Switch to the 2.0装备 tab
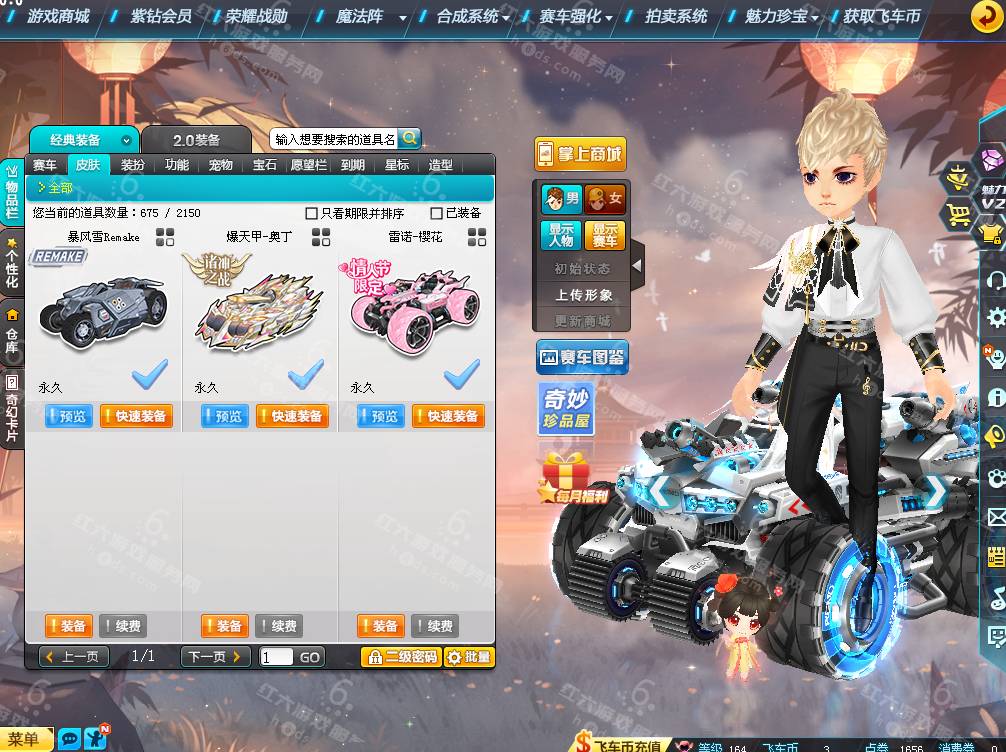Viewport: 1006px width, 752px height. click(196, 140)
